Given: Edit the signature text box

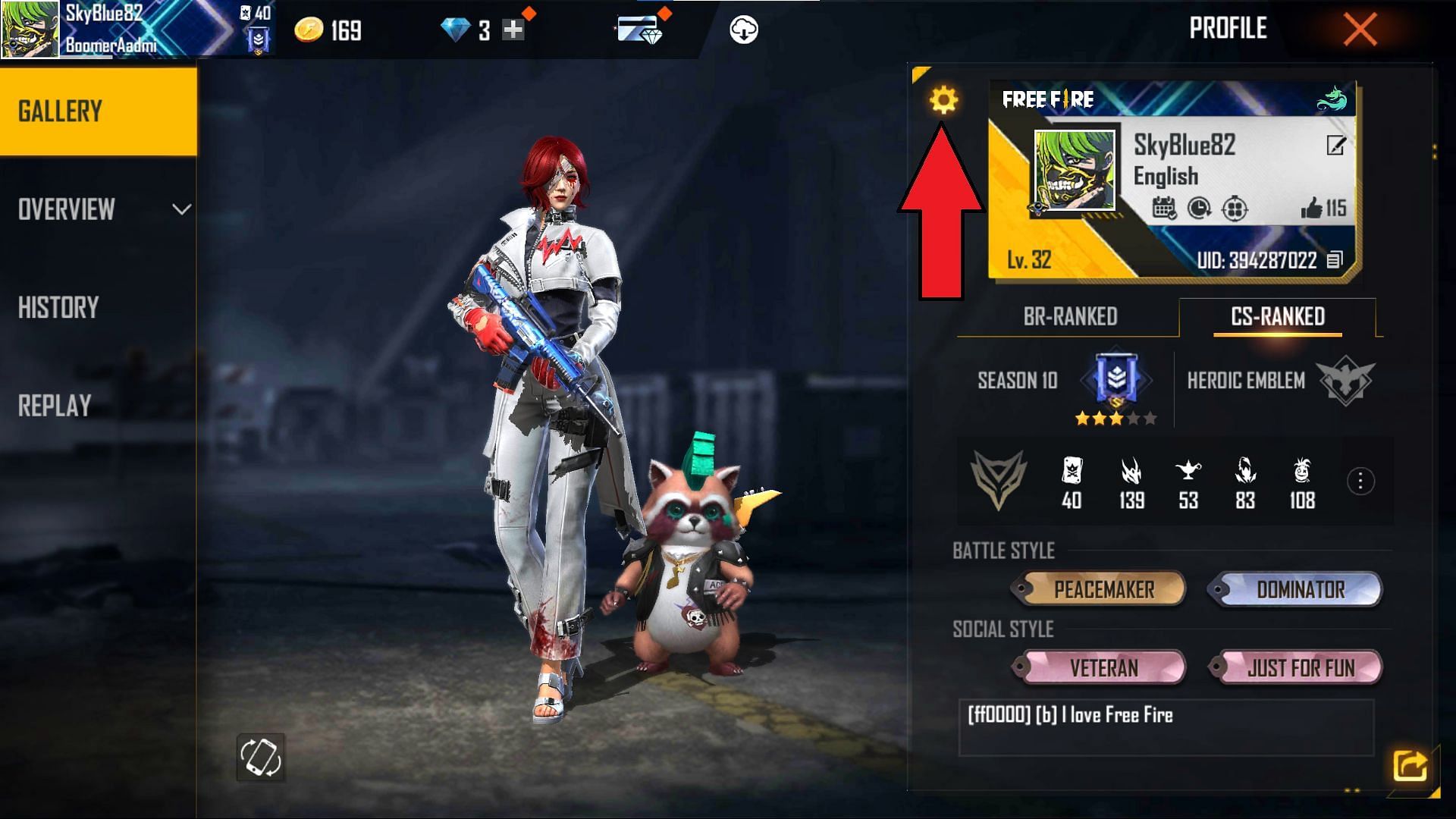Looking at the screenshot, I should coord(1166,727).
